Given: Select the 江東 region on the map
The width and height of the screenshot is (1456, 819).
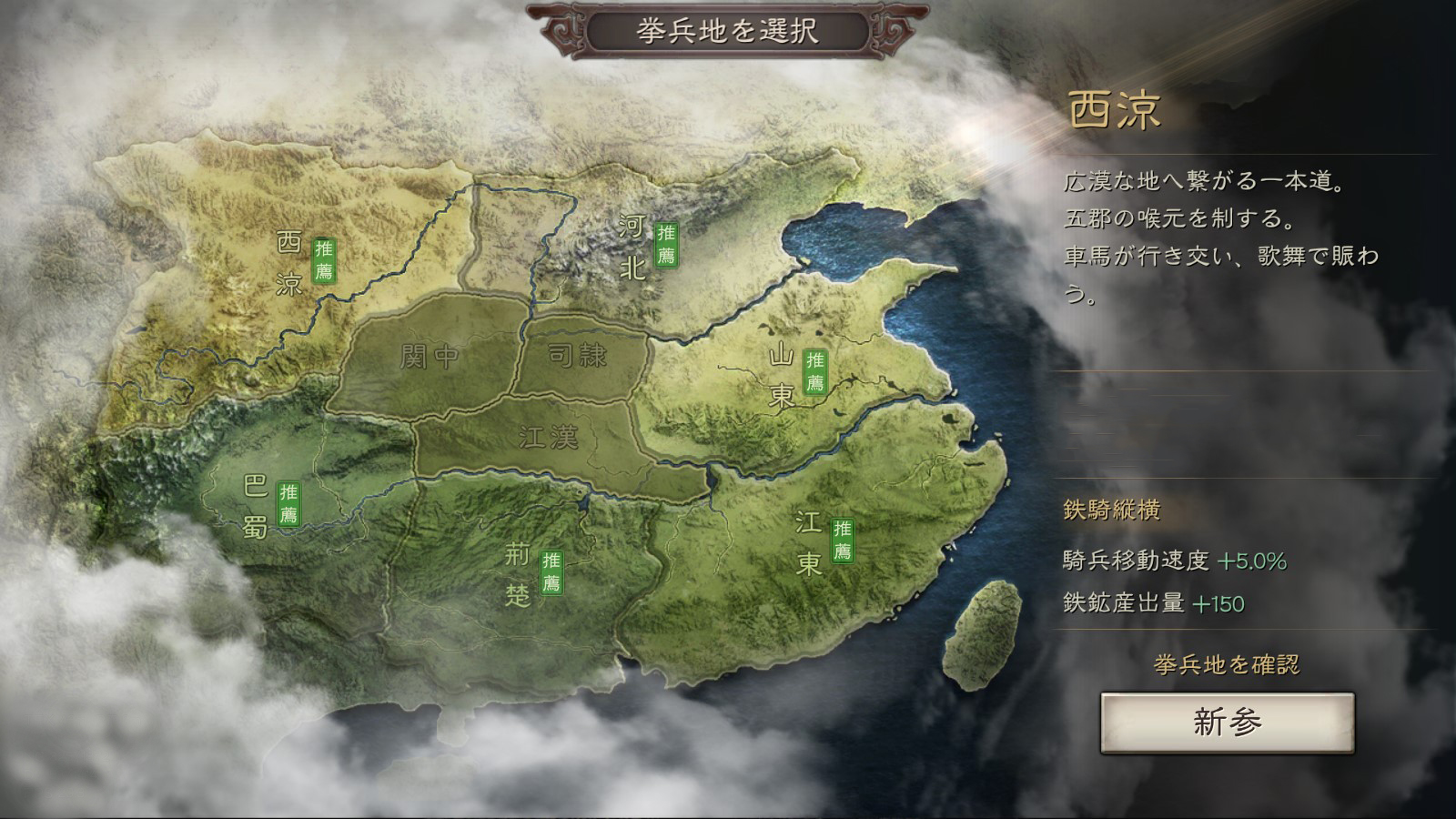Looking at the screenshot, I should pos(810,542).
